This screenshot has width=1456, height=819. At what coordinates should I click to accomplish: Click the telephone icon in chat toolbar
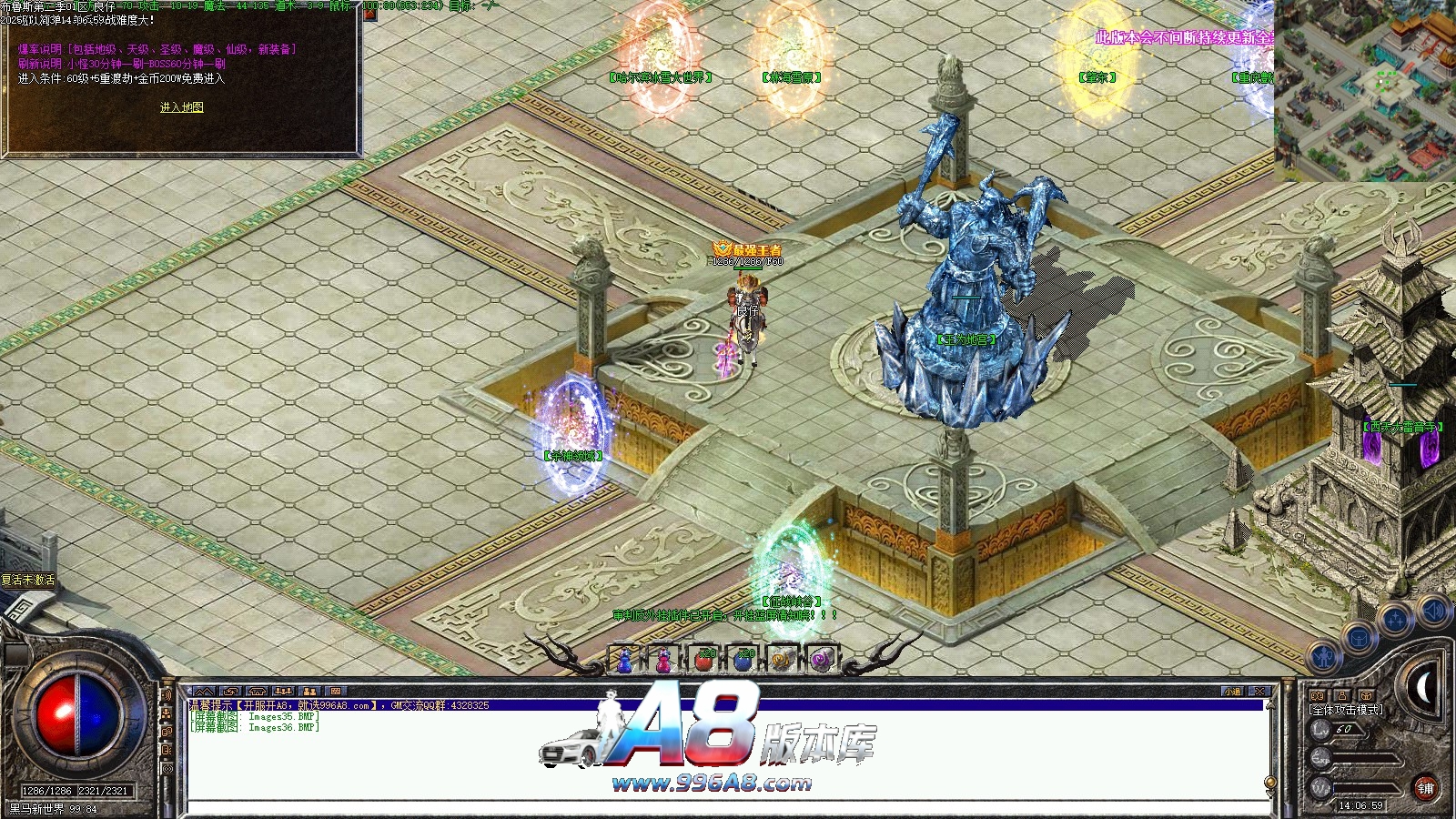[258, 692]
